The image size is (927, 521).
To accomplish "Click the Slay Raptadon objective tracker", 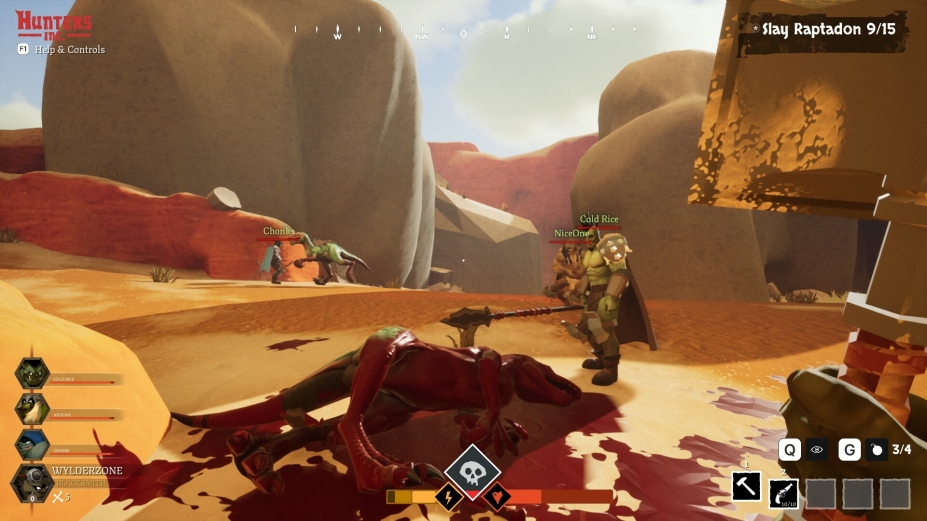I will coord(828,29).
